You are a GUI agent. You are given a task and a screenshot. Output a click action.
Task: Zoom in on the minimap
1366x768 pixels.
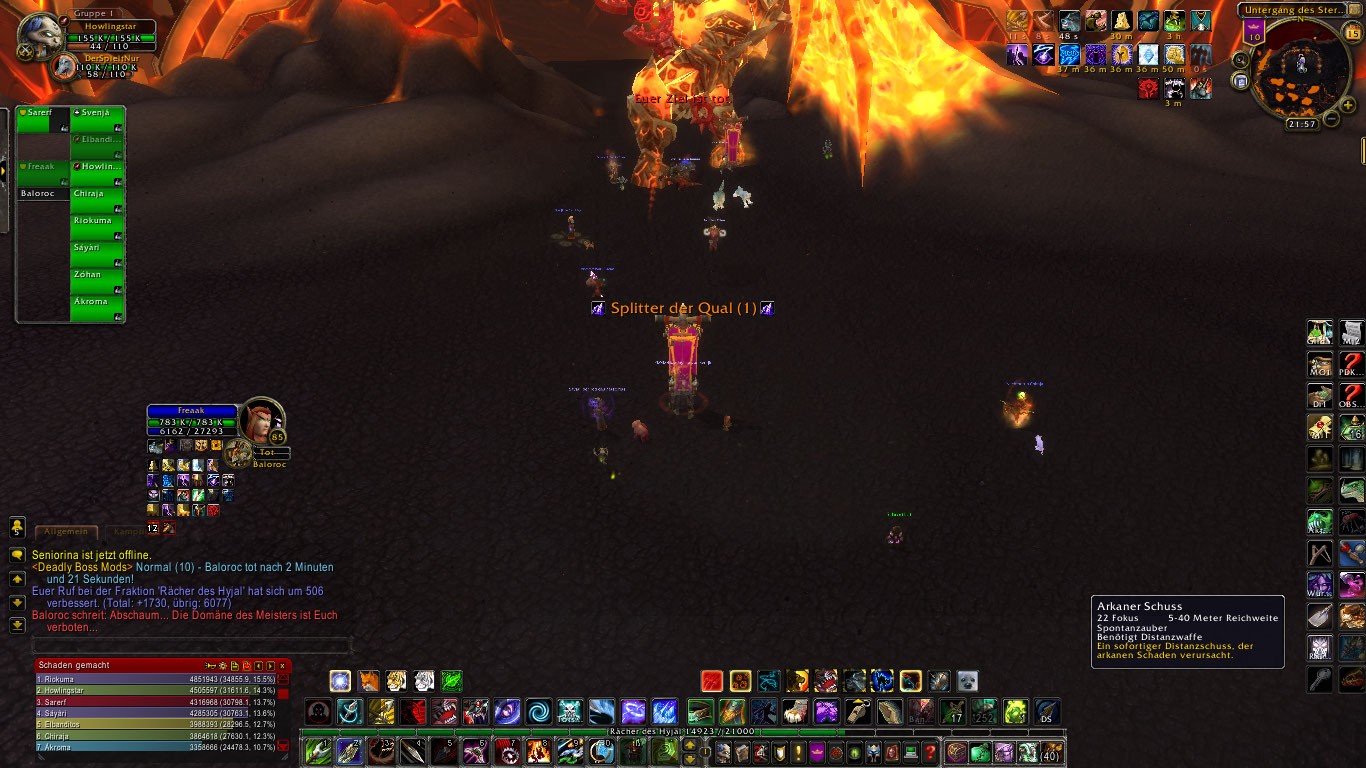pos(1347,105)
